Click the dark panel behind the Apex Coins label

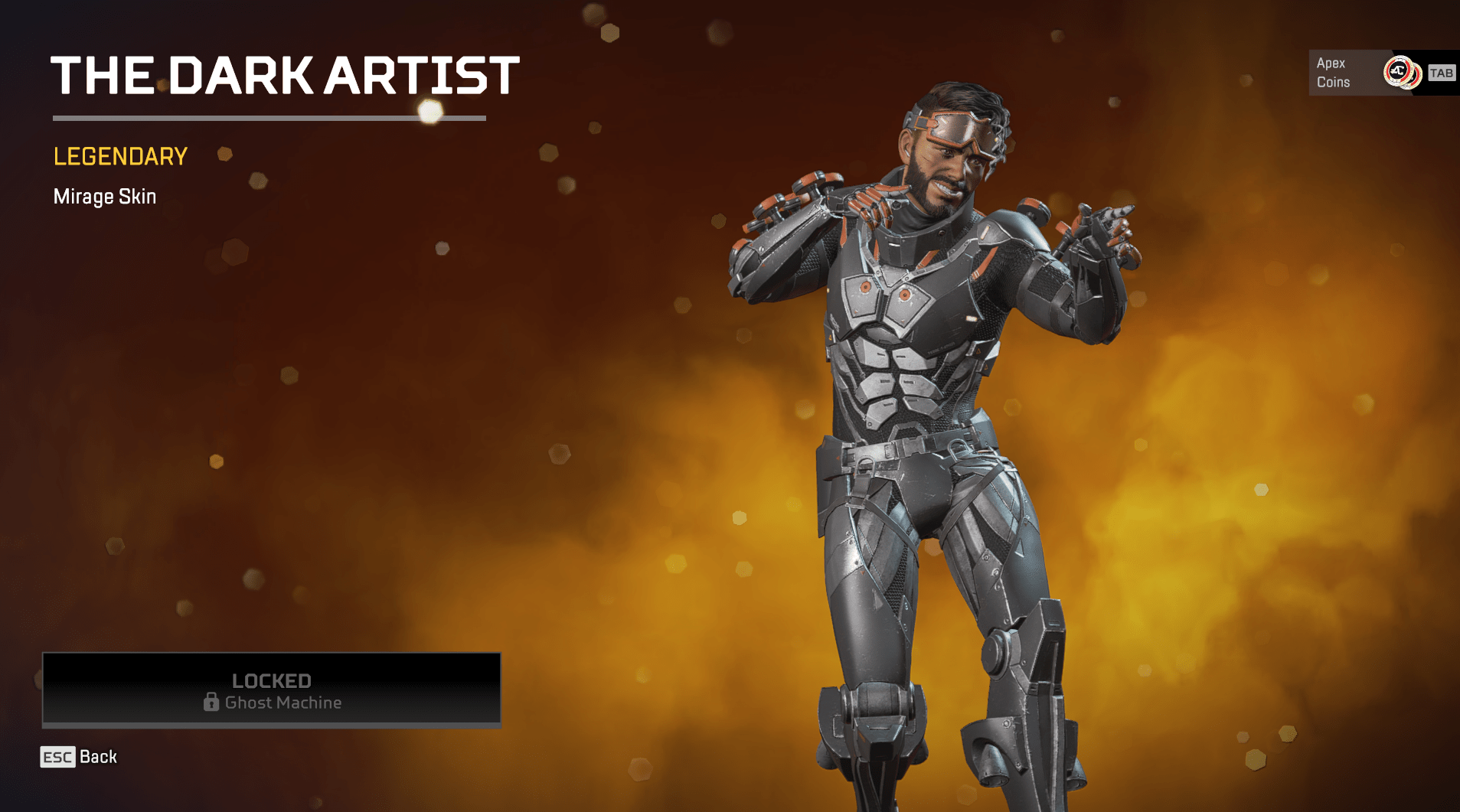pyautogui.click(x=1347, y=73)
